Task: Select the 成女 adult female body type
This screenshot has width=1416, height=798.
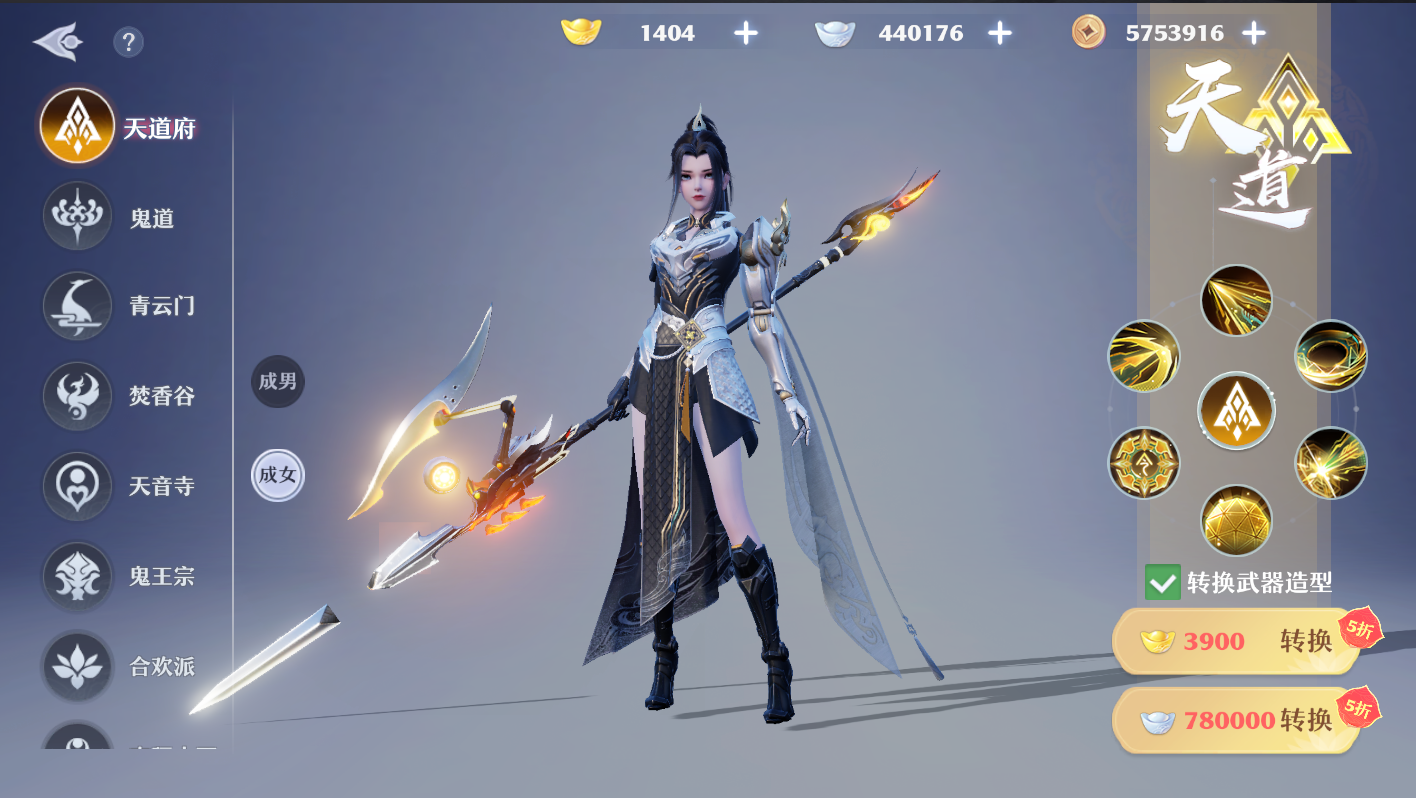Action: (x=277, y=475)
